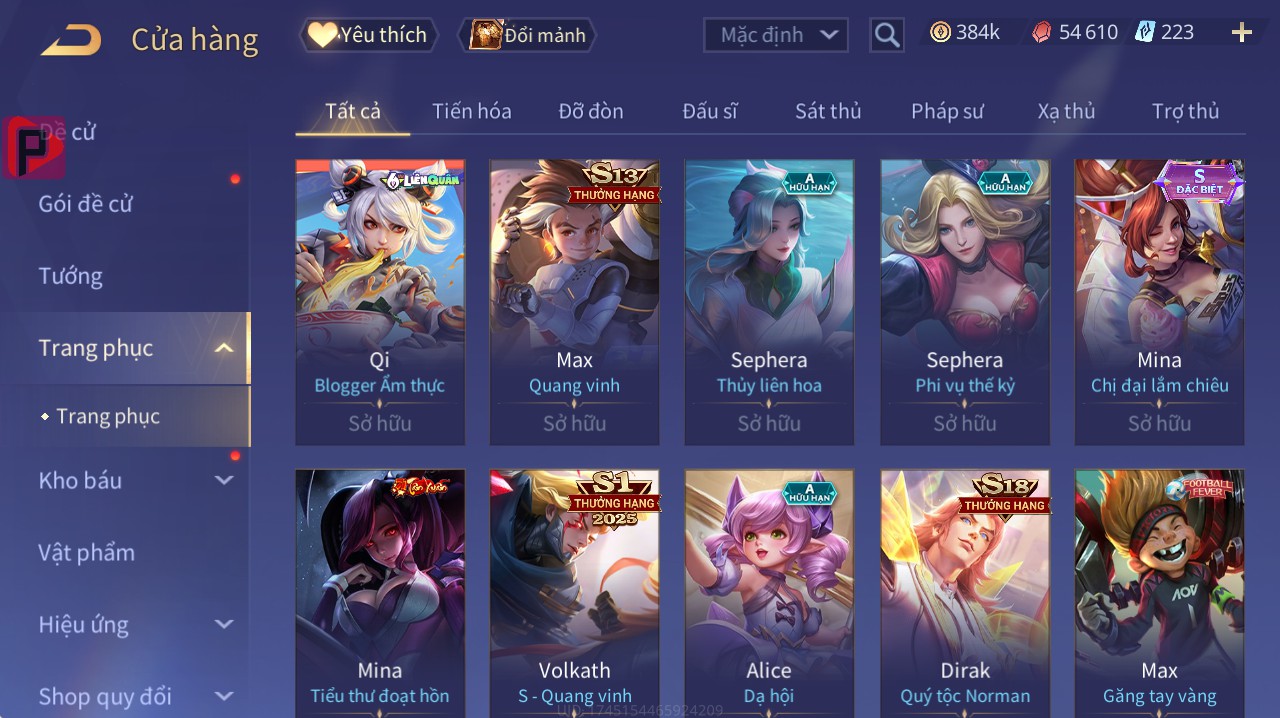Open Gói đề cử in sidebar
The image size is (1280, 718).
[86, 204]
